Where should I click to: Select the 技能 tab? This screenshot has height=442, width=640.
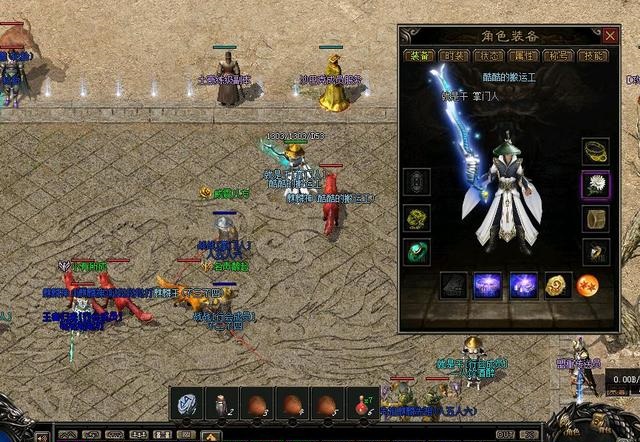tap(594, 56)
